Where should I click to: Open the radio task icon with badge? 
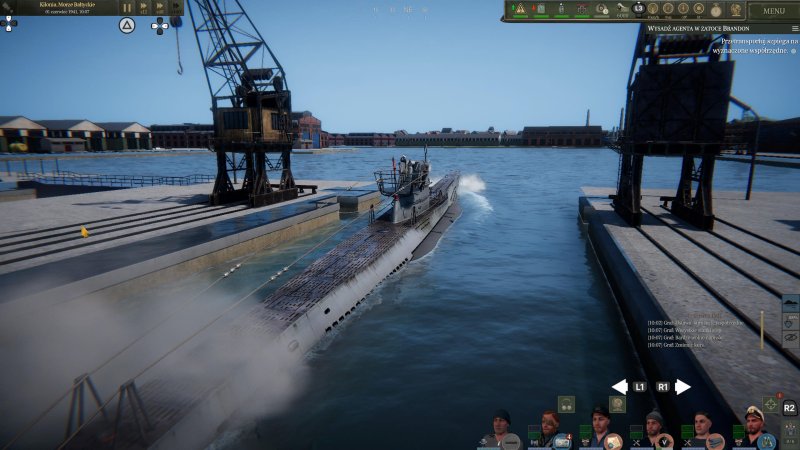coord(562,440)
